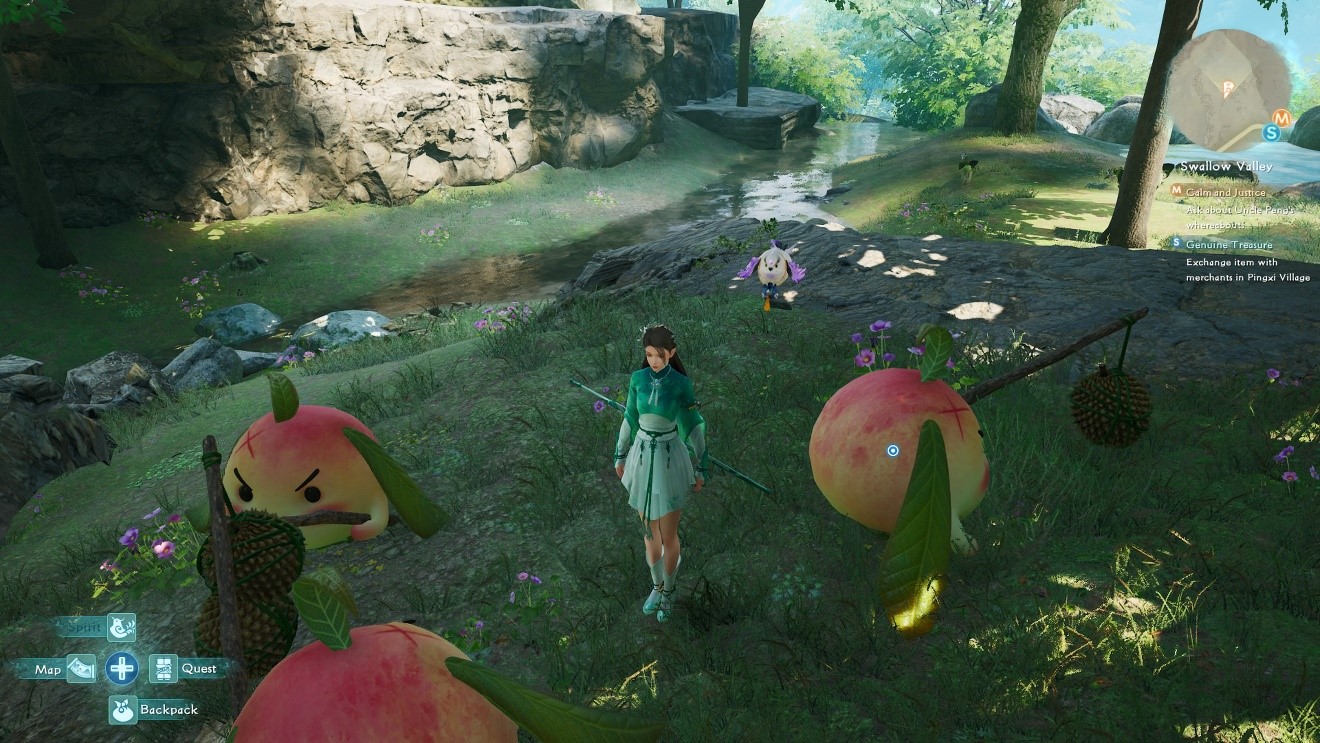
Task: Open the Map from the quick menu
Action: click(81, 669)
